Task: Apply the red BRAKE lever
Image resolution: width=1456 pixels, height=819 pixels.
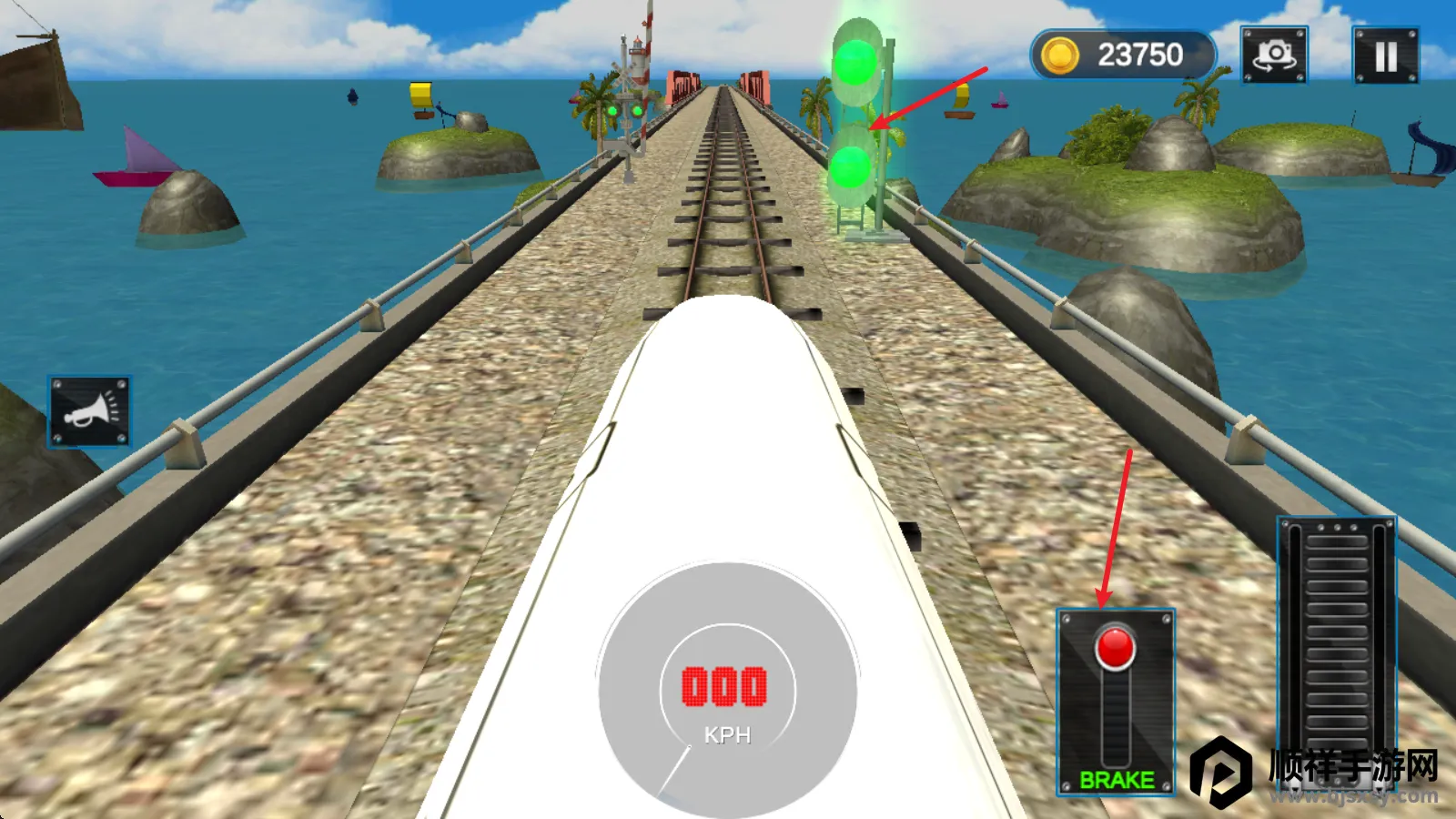Action: pyautogui.click(x=1115, y=650)
